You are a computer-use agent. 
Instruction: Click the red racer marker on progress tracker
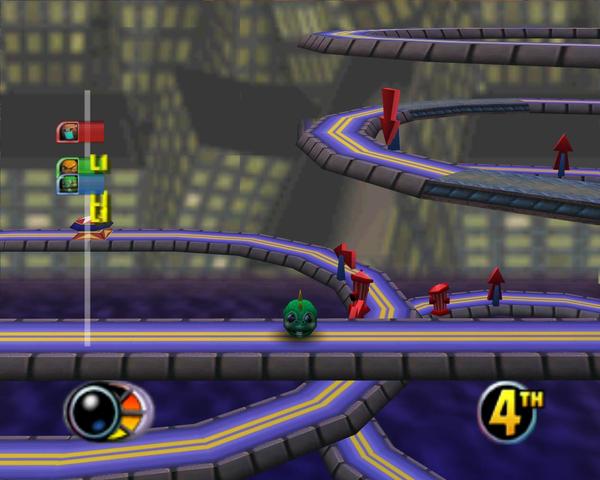(x=80, y=131)
